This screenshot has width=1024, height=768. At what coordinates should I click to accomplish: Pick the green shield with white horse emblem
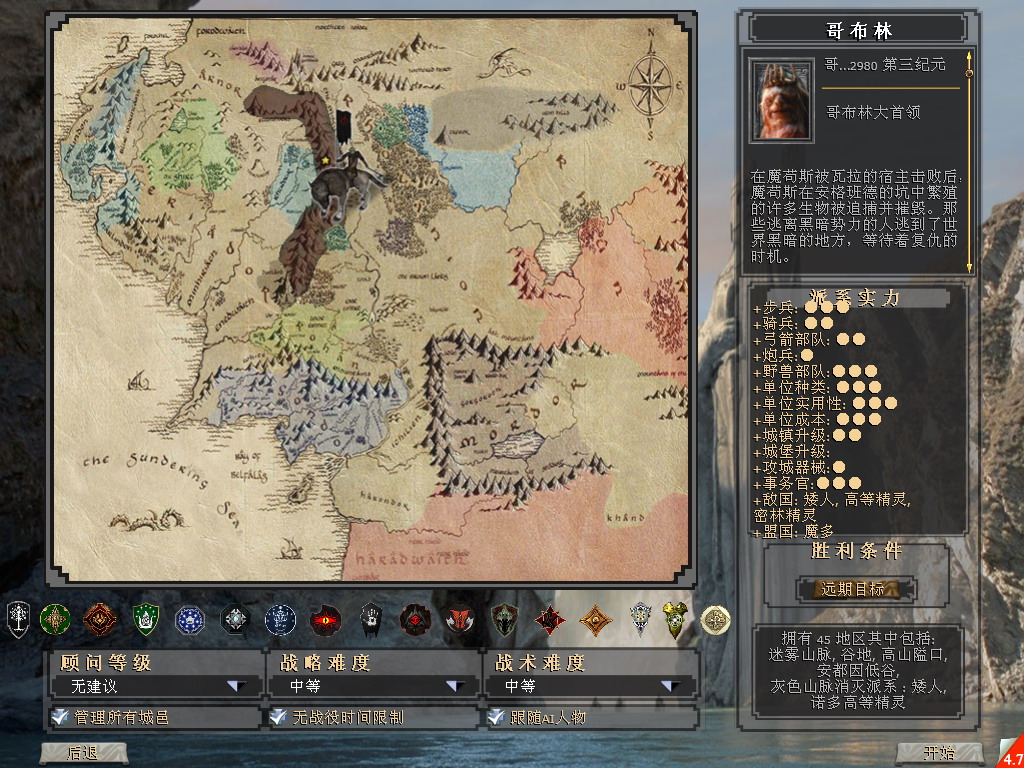(x=146, y=620)
